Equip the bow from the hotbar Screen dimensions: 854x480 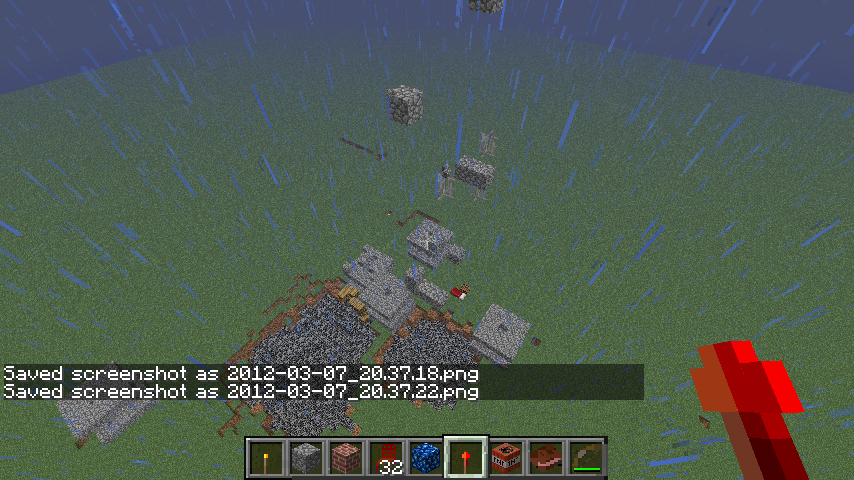(586, 458)
